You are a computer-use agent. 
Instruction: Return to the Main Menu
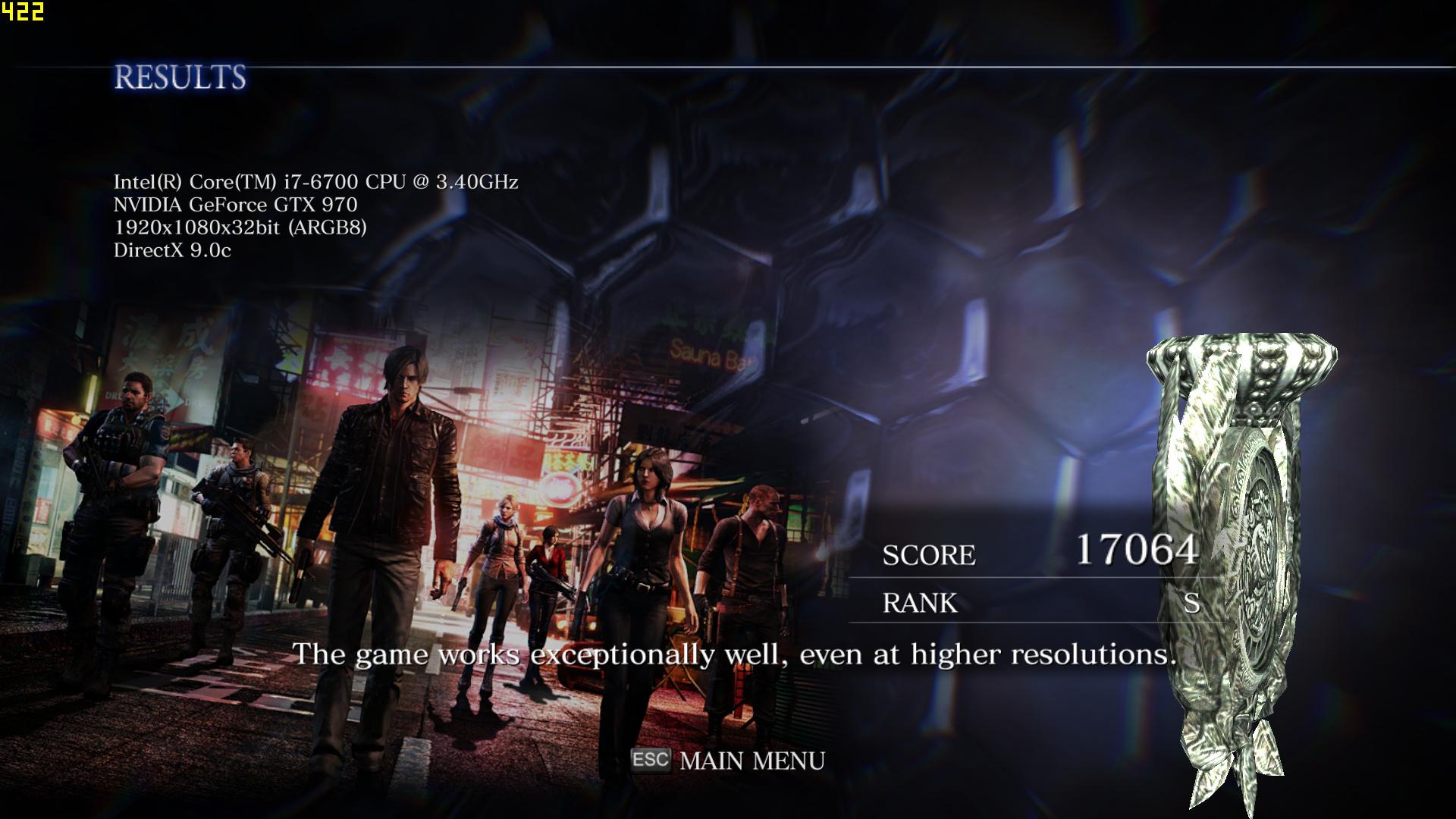click(751, 761)
